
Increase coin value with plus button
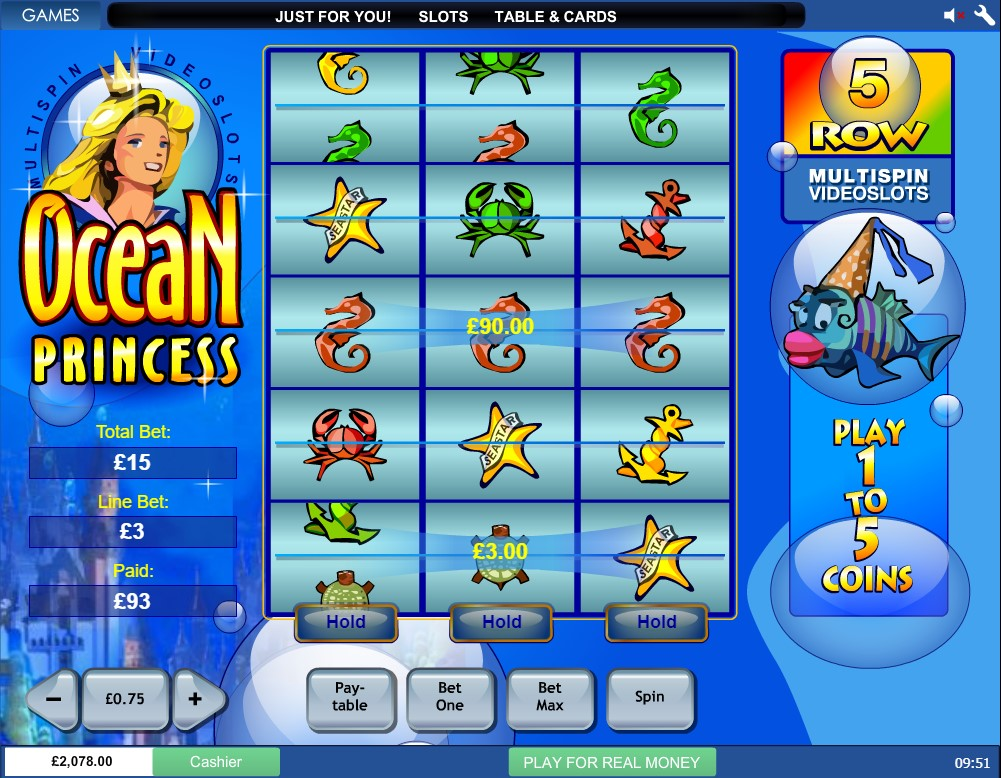point(195,699)
